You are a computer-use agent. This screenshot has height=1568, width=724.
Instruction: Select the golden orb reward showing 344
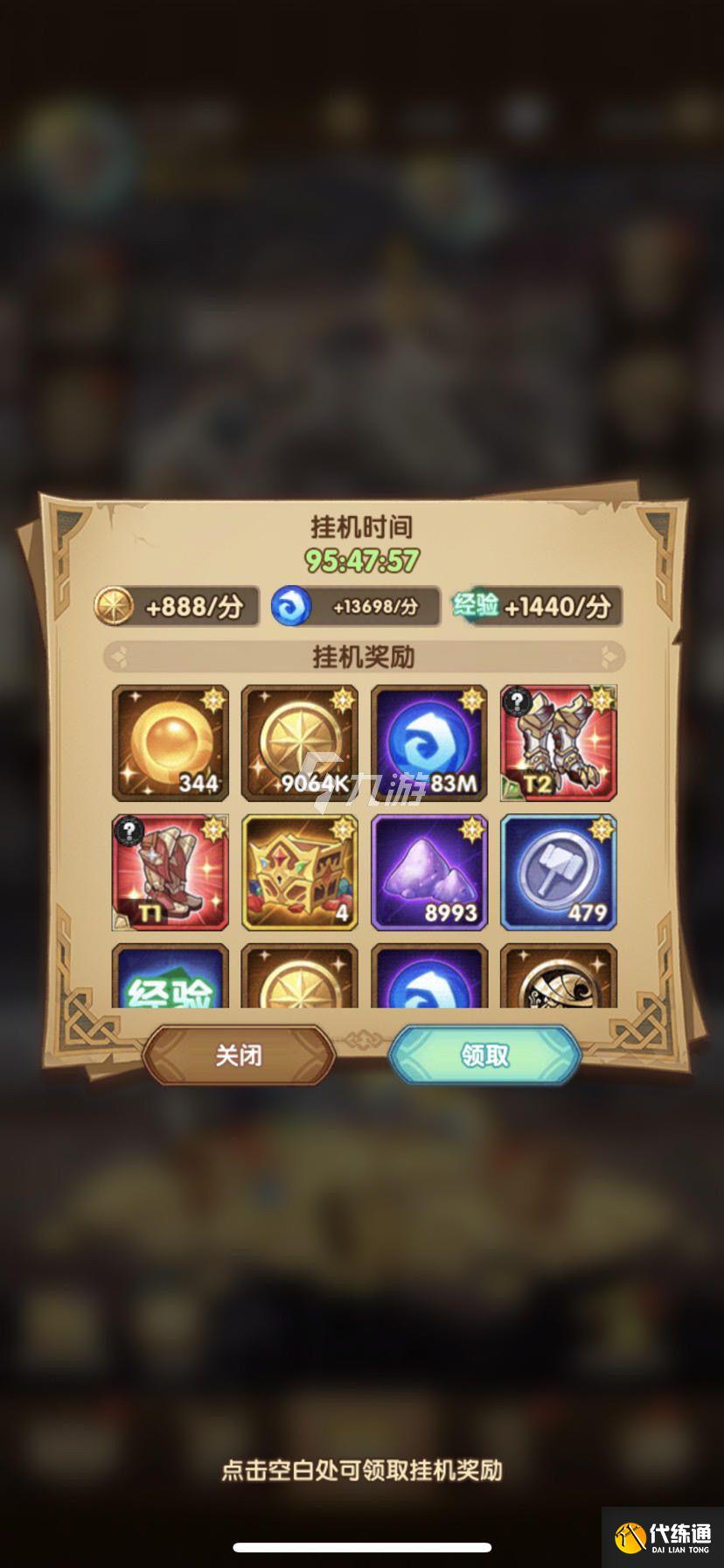(x=171, y=742)
